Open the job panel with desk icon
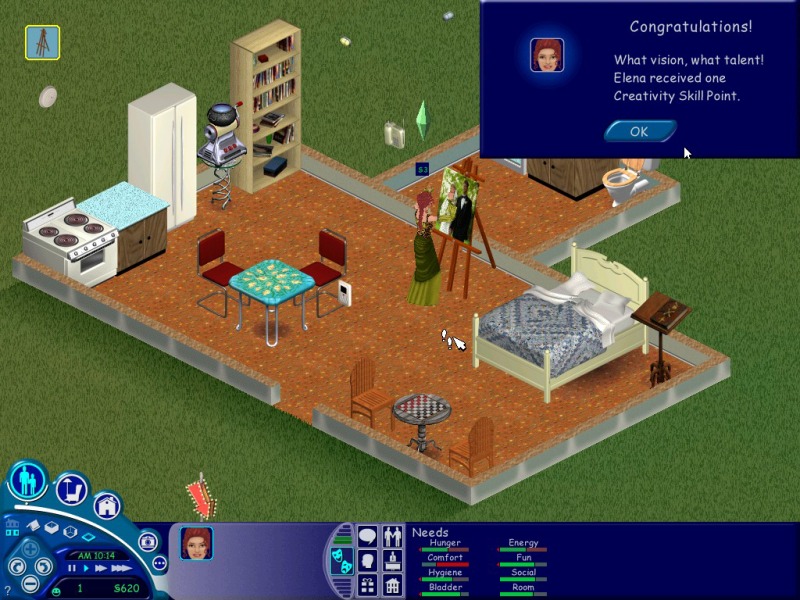The height and width of the screenshot is (600, 800). click(x=392, y=561)
